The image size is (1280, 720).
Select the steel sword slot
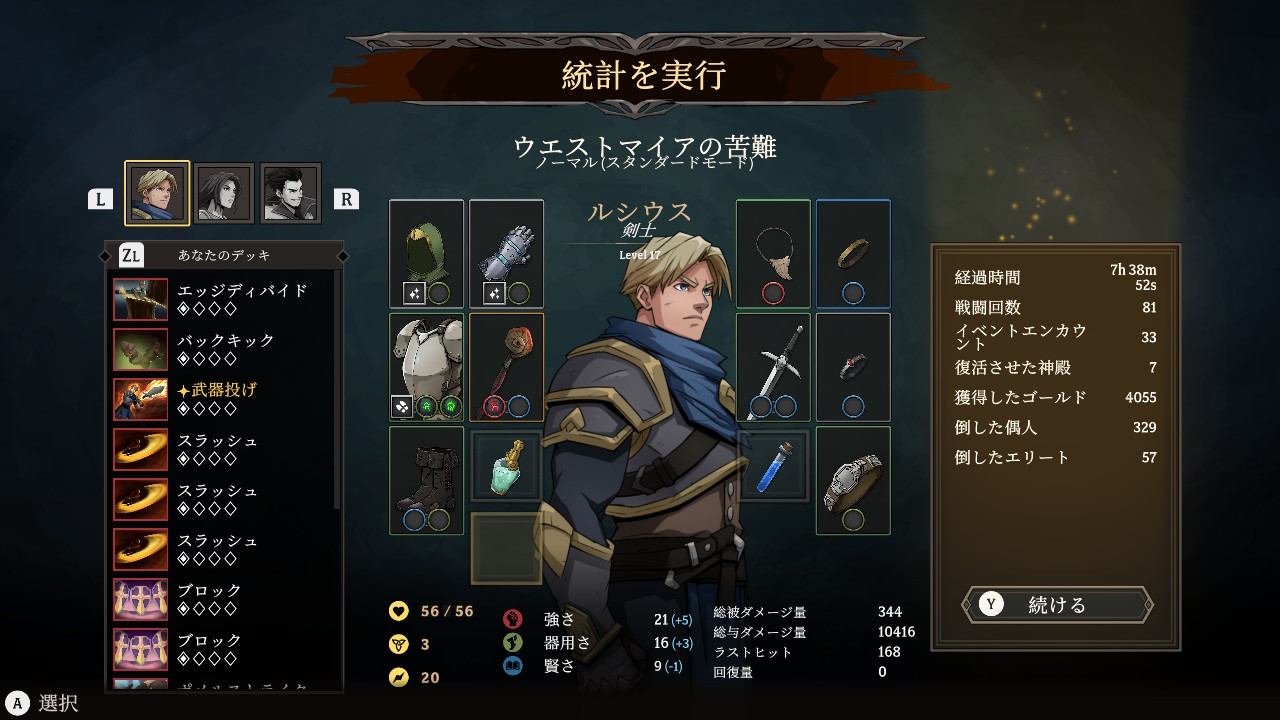773,367
